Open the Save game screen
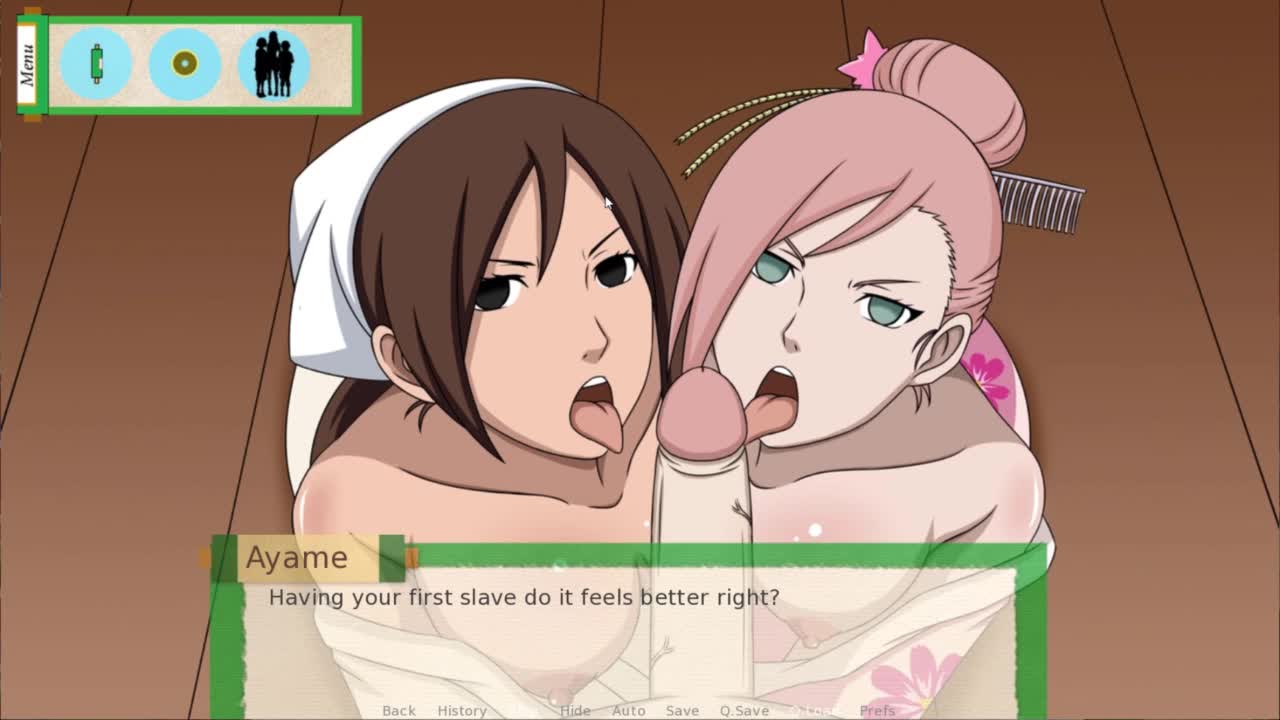 pos(682,710)
